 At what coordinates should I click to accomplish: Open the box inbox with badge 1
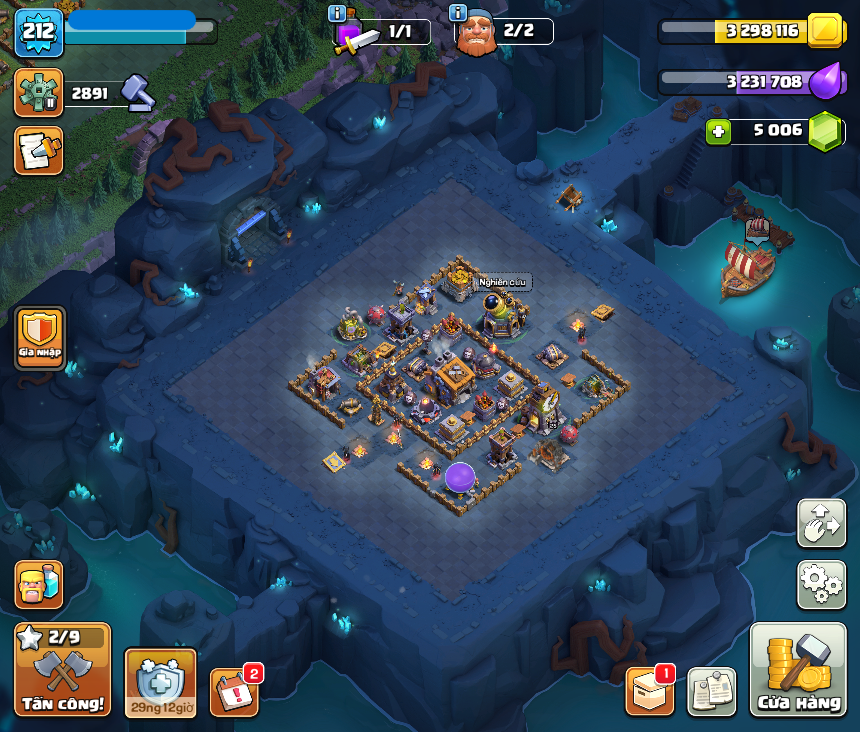click(649, 691)
